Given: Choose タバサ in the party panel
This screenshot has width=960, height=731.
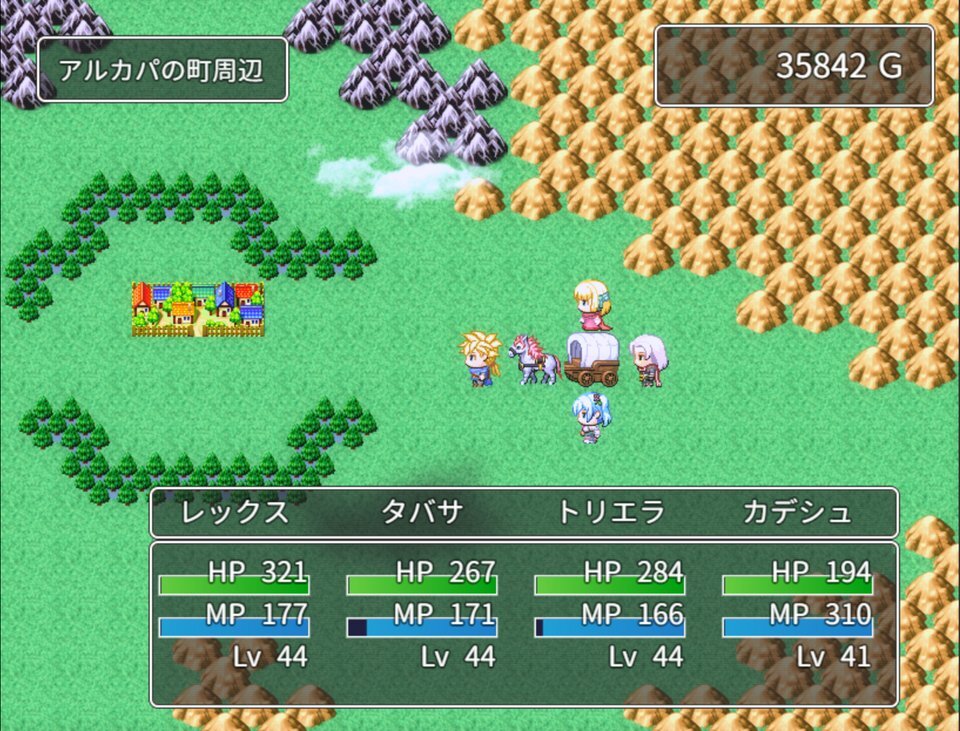Looking at the screenshot, I should (422, 513).
